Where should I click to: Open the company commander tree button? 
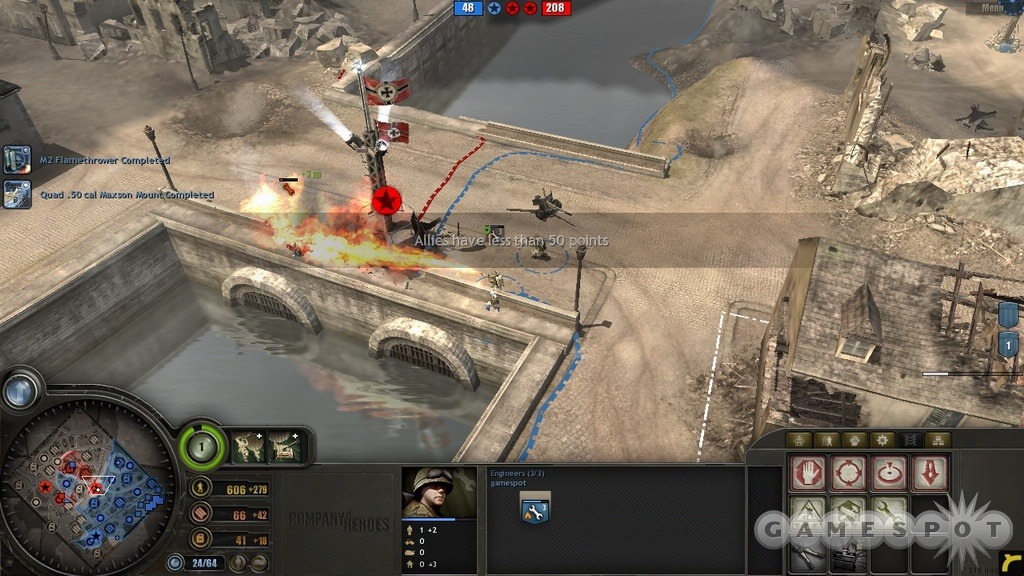(203, 445)
